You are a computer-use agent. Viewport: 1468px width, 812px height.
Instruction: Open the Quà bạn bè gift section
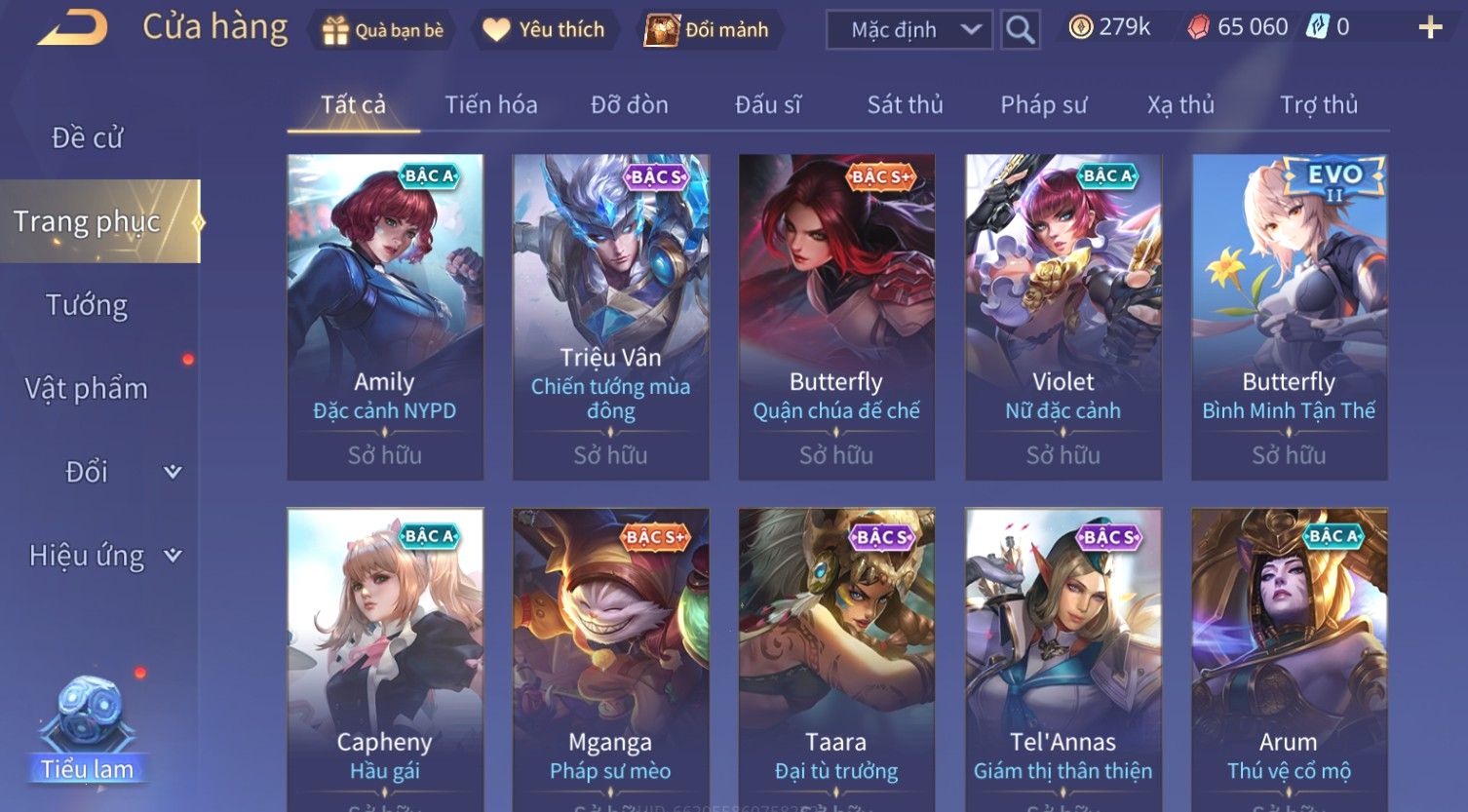pos(382,30)
